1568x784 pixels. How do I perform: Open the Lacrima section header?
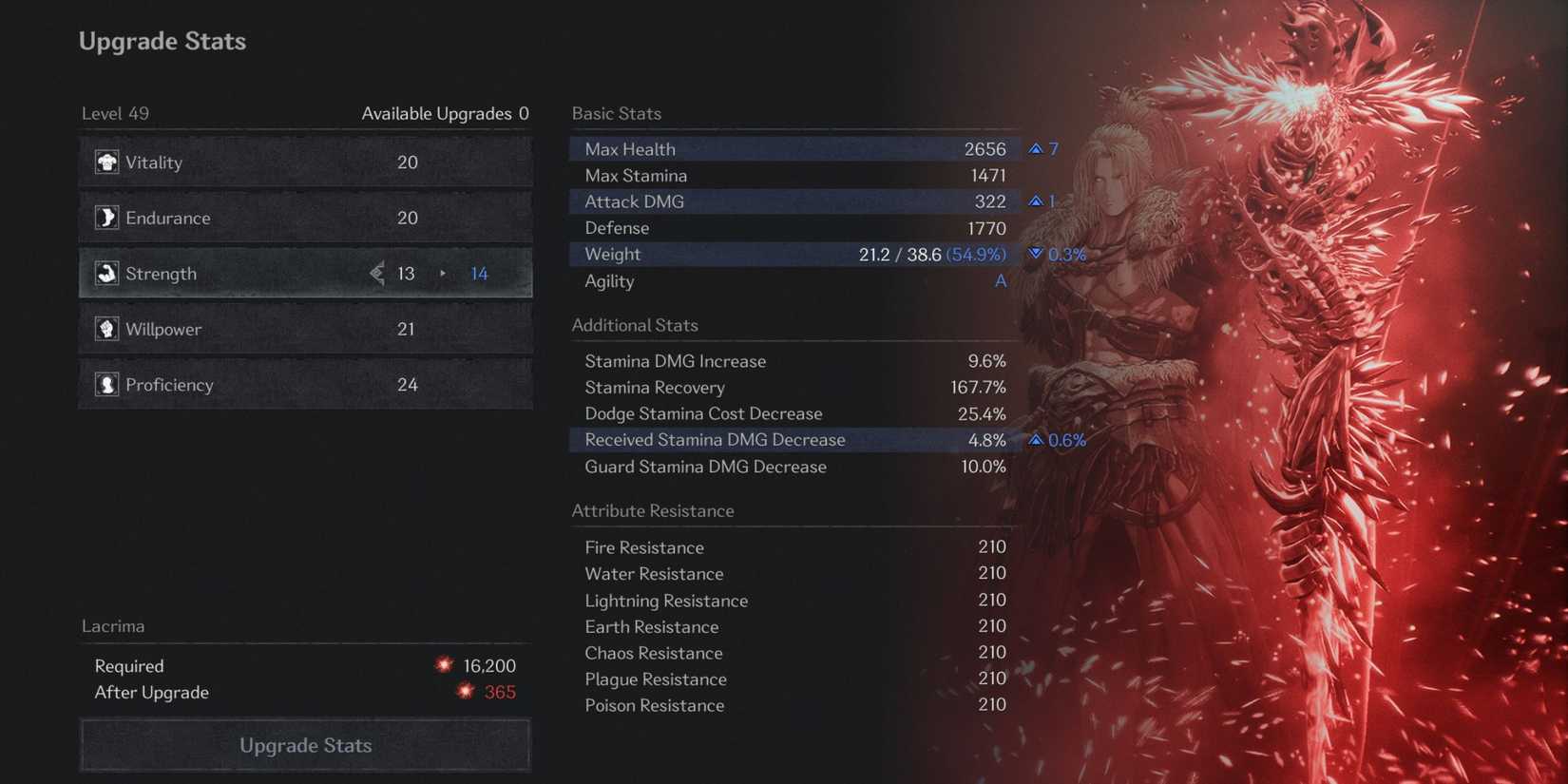tap(113, 626)
